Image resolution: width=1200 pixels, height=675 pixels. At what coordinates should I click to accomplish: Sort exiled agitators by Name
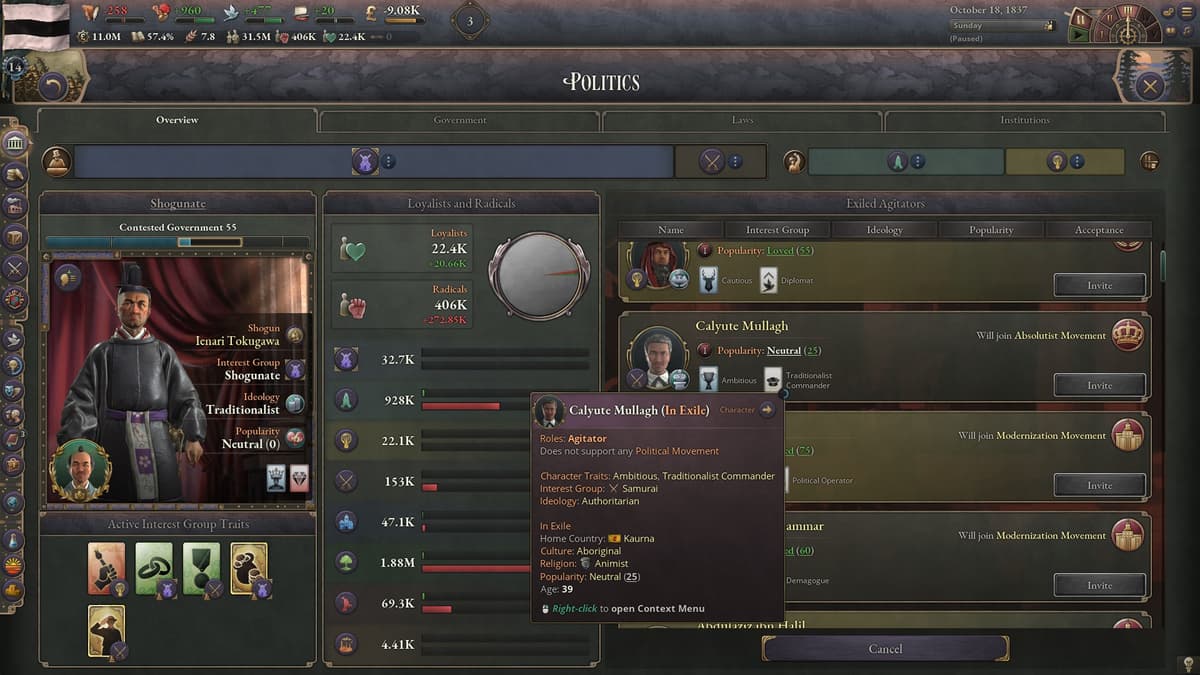pos(671,230)
